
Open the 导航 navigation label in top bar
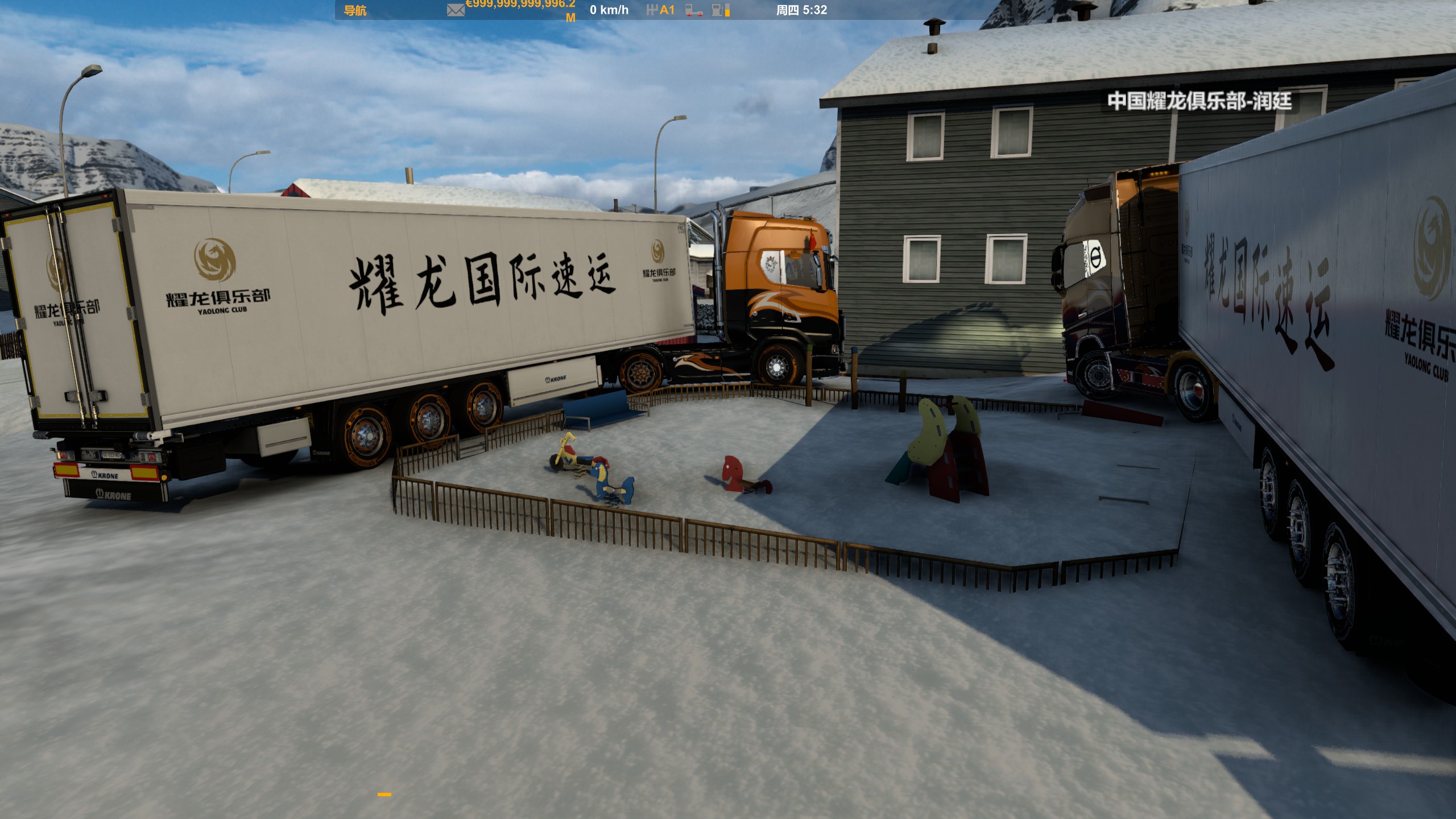coord(355,10)
